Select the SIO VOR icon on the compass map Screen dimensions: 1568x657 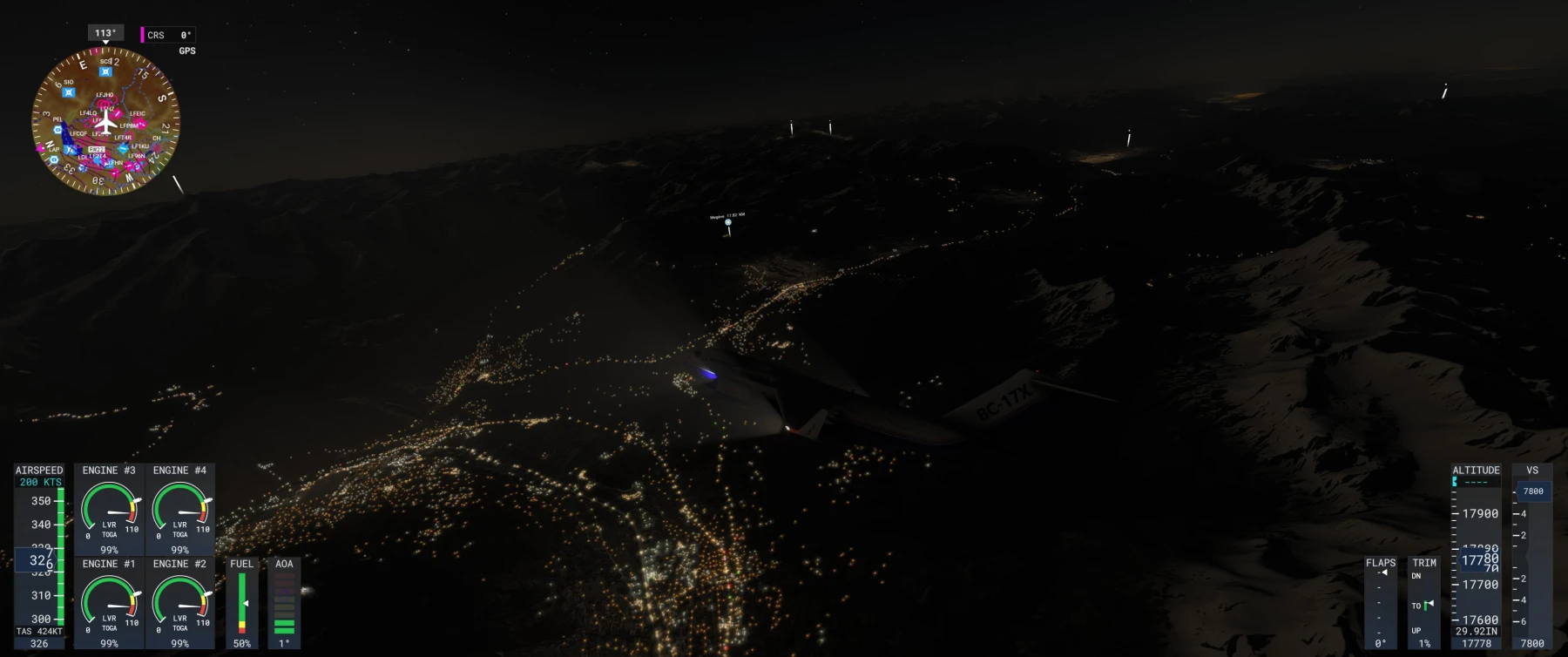coord(68,91)
